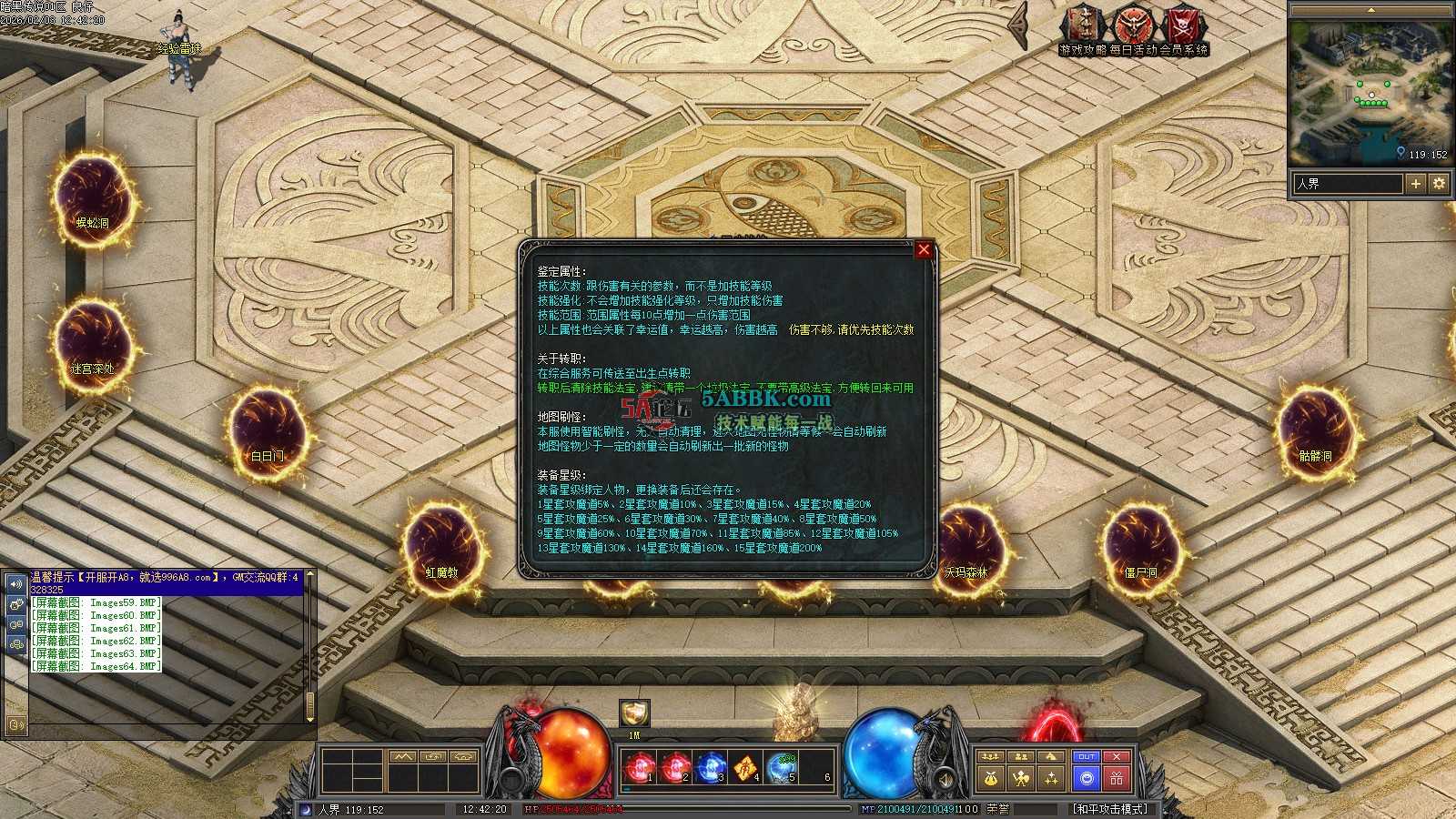Open the 每日活动 daily activities icon
Screen dimensions: 1456x819
pyautogui.click(x=1133, y=27)
